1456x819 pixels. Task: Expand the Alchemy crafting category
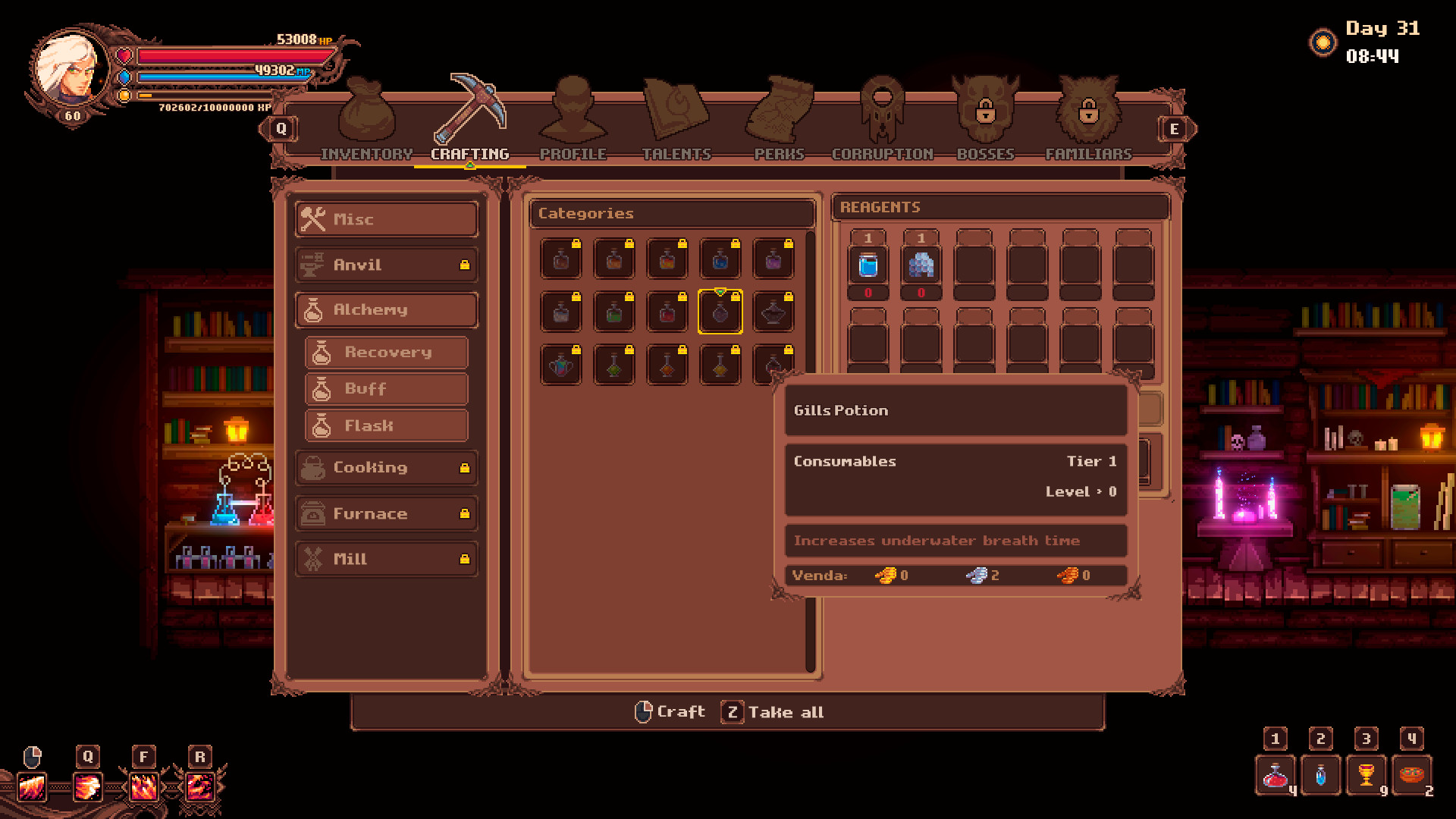pyautogui.click(x=386, y=309)
